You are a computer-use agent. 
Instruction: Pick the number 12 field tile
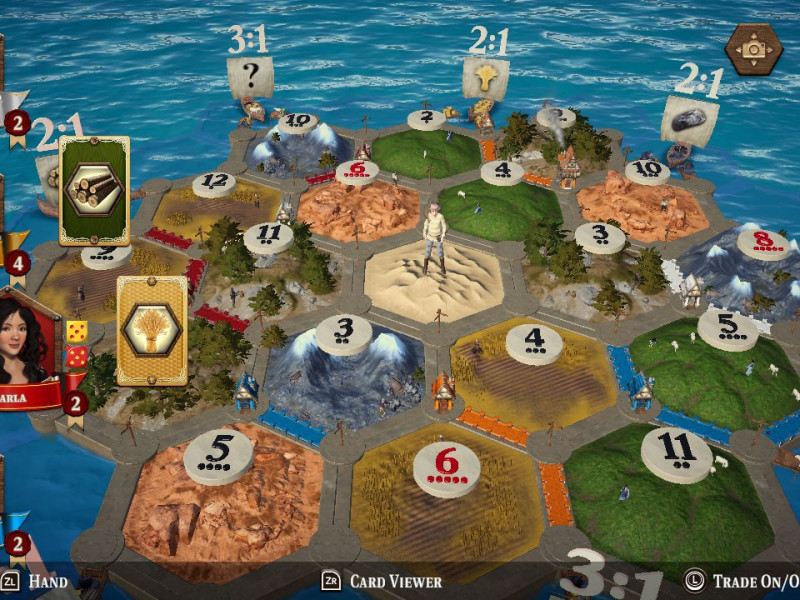pos(213,200)
